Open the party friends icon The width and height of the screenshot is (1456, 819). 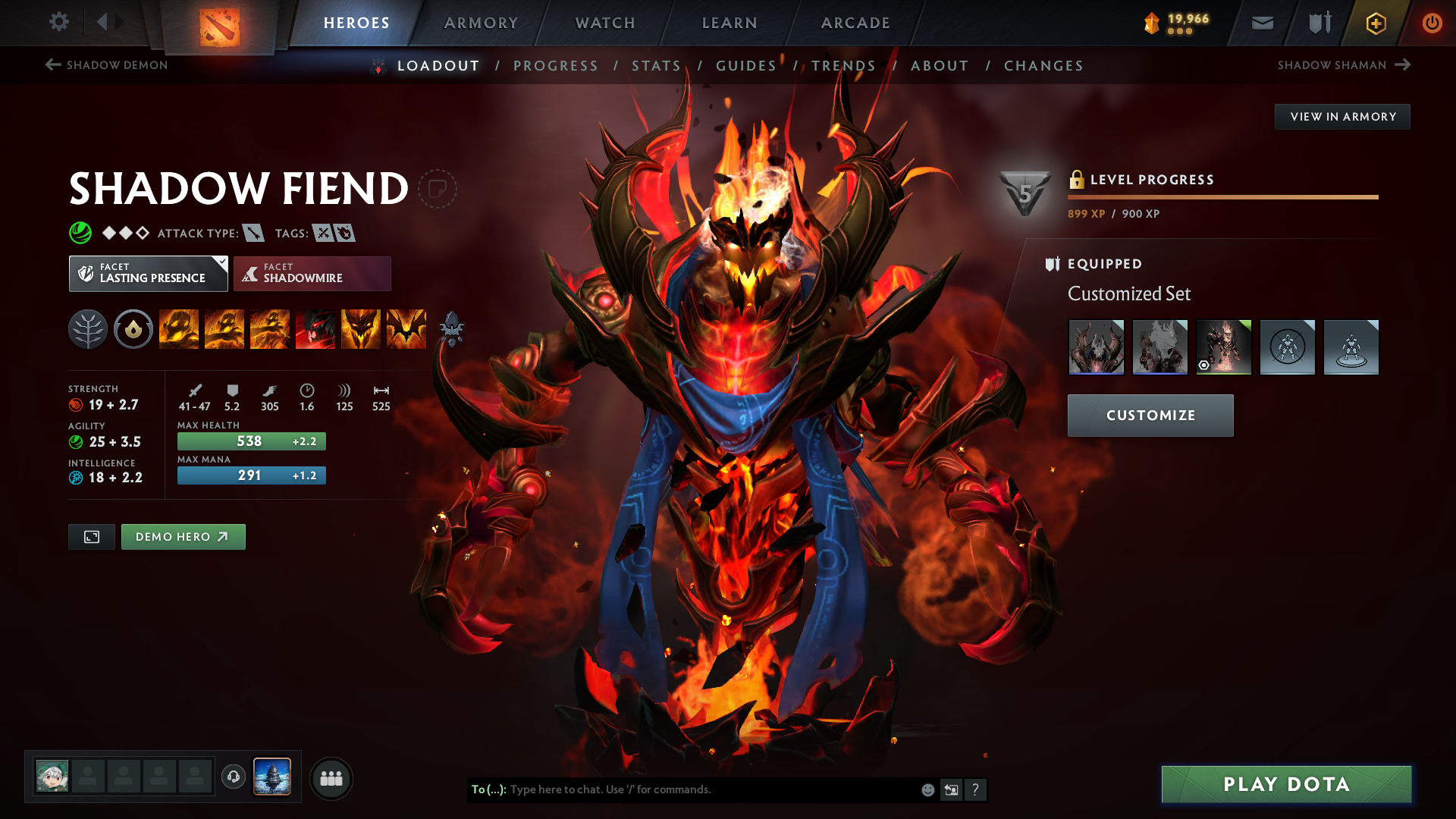point(331,778)
